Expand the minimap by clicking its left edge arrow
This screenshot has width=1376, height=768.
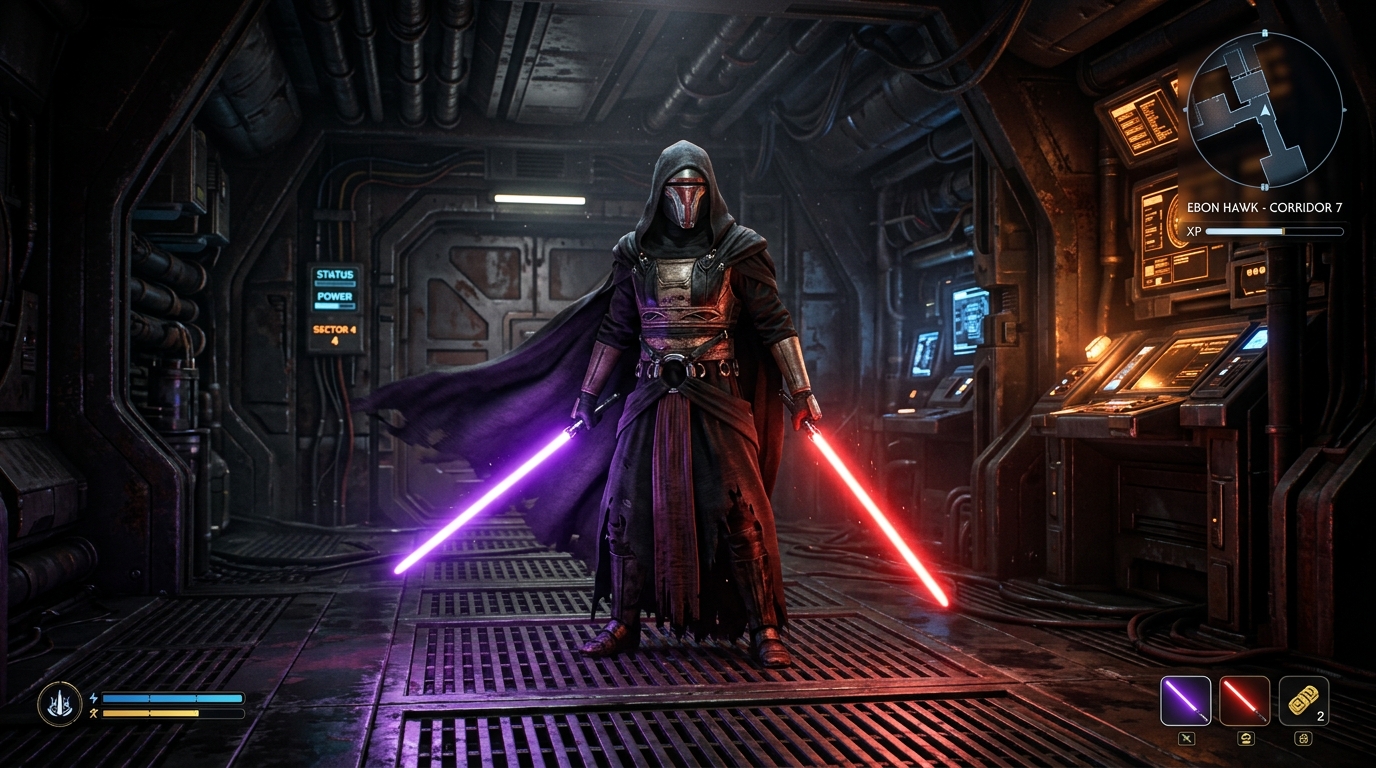point(1186,110)
